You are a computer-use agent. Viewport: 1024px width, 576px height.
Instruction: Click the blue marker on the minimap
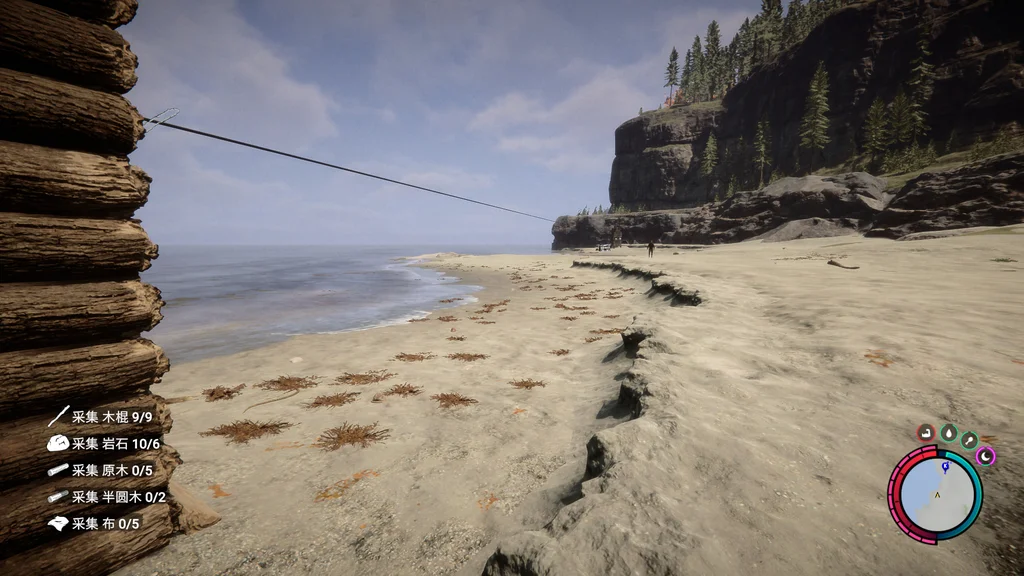tap(944, 465)
